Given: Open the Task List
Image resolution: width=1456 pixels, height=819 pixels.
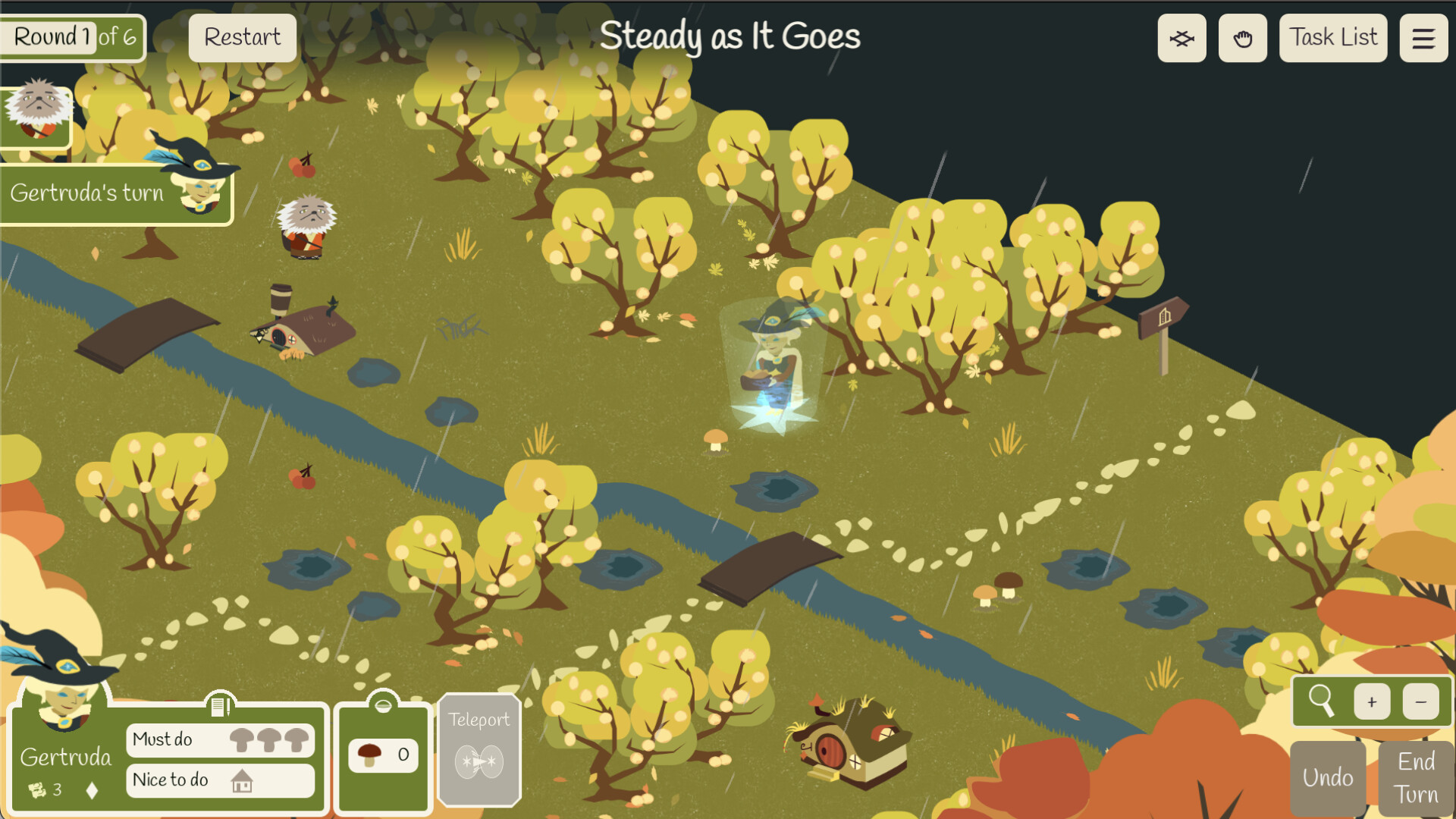Looking at the screenshot, I should click(x=1332, y=37).
